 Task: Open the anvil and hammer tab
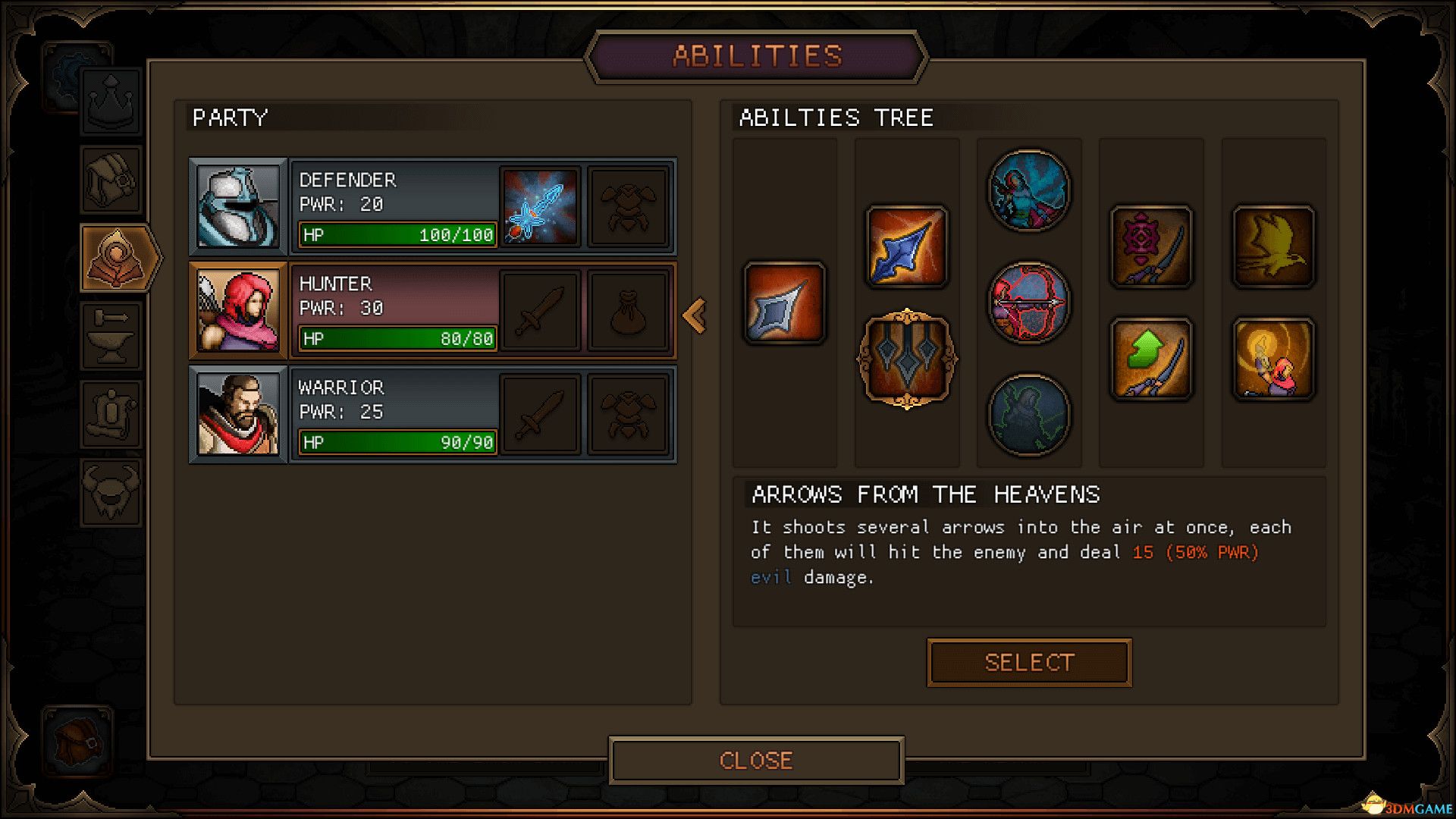111,336
